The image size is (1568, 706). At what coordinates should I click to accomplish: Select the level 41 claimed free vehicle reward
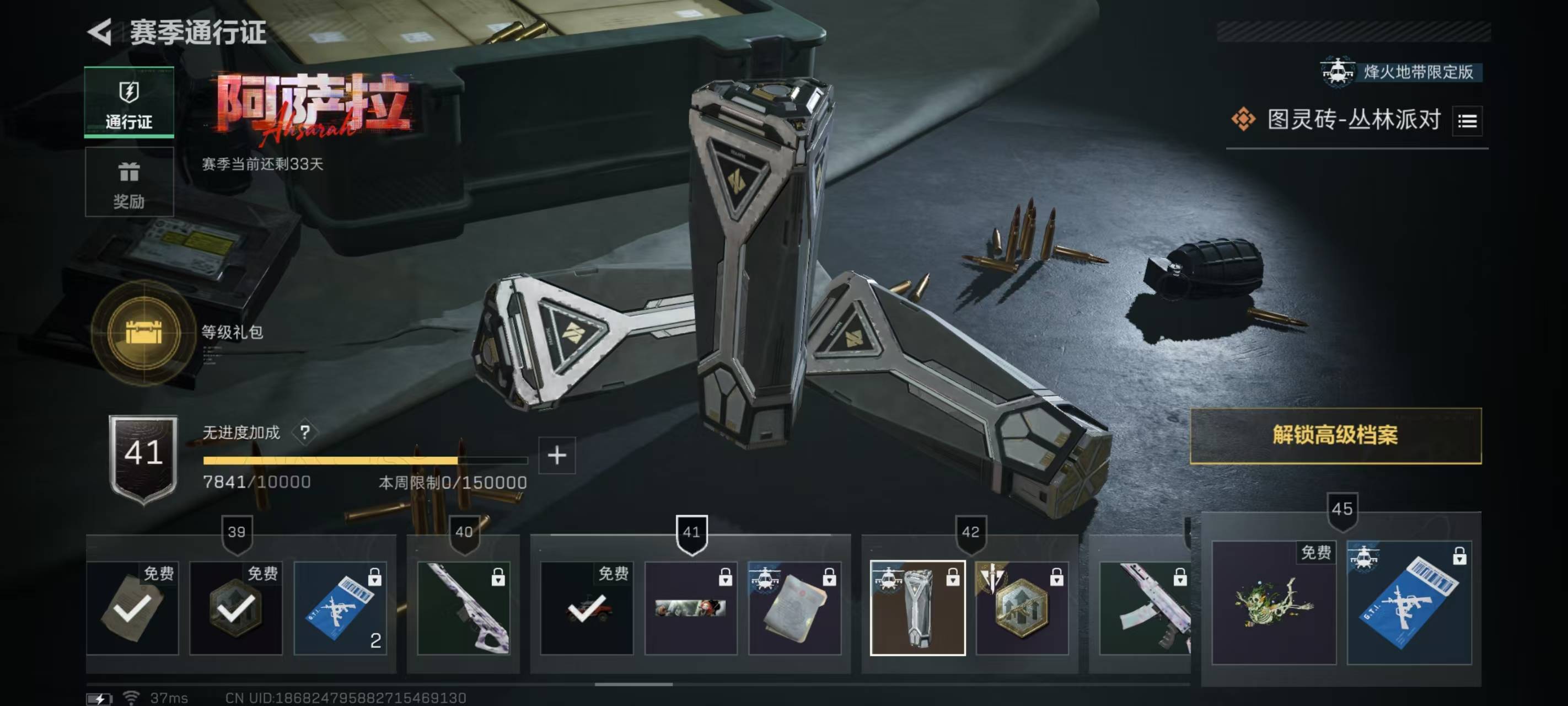tap(587, 608)
